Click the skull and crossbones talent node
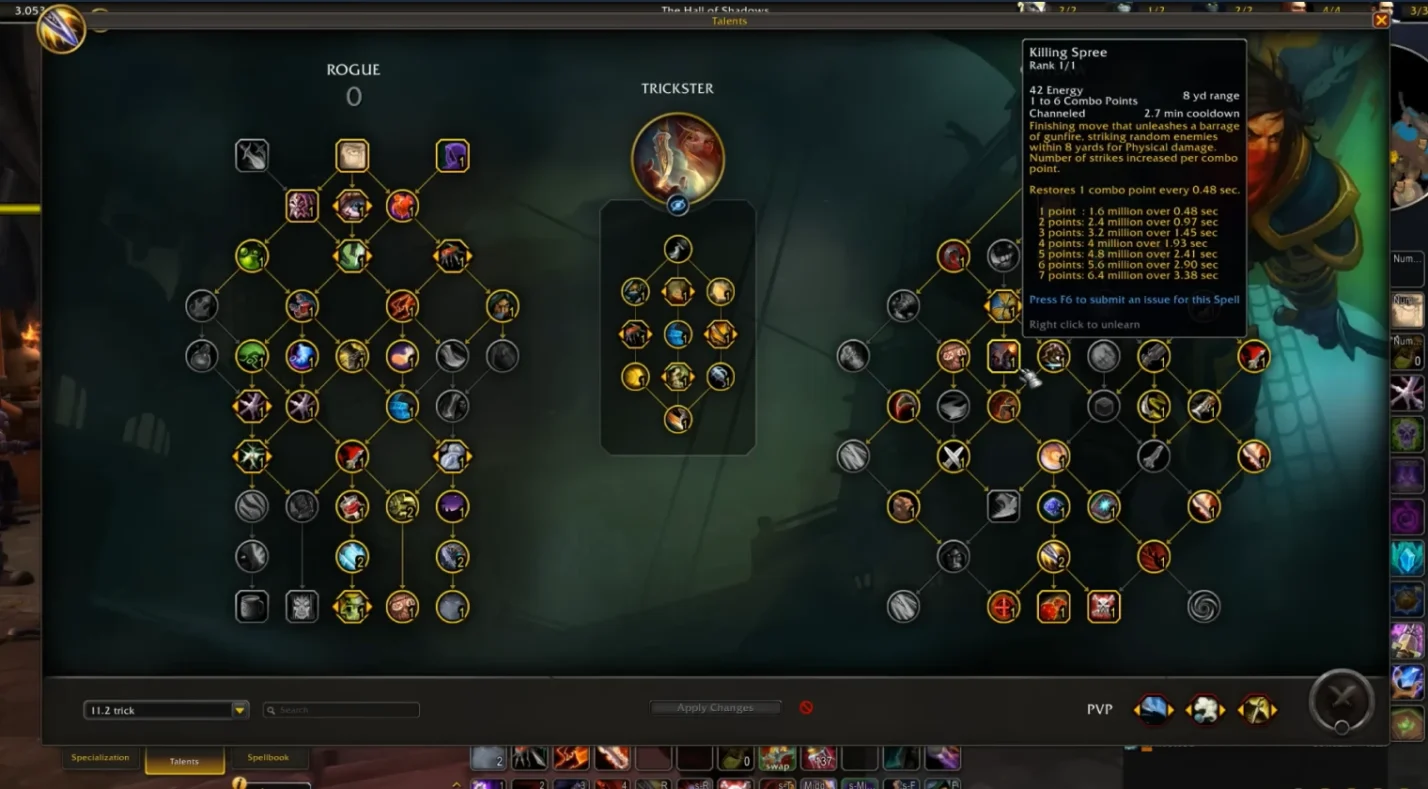The height and width of the screenshot is (789, 1428). (1103, 606)
